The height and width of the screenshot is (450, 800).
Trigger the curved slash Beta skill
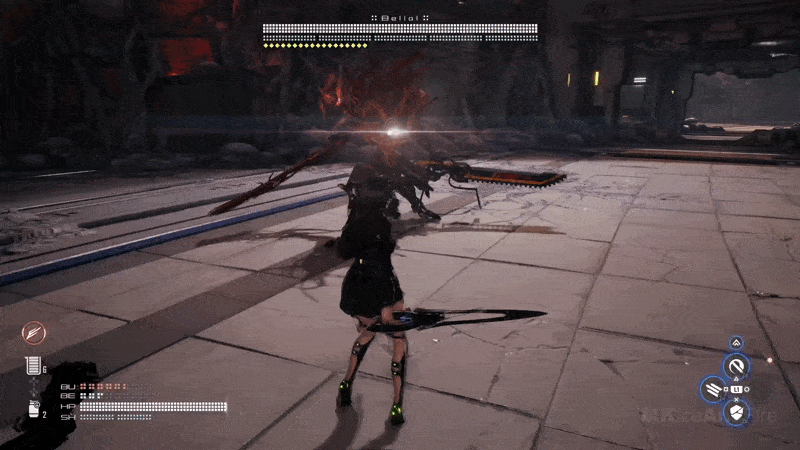click(x=737, y=367)
